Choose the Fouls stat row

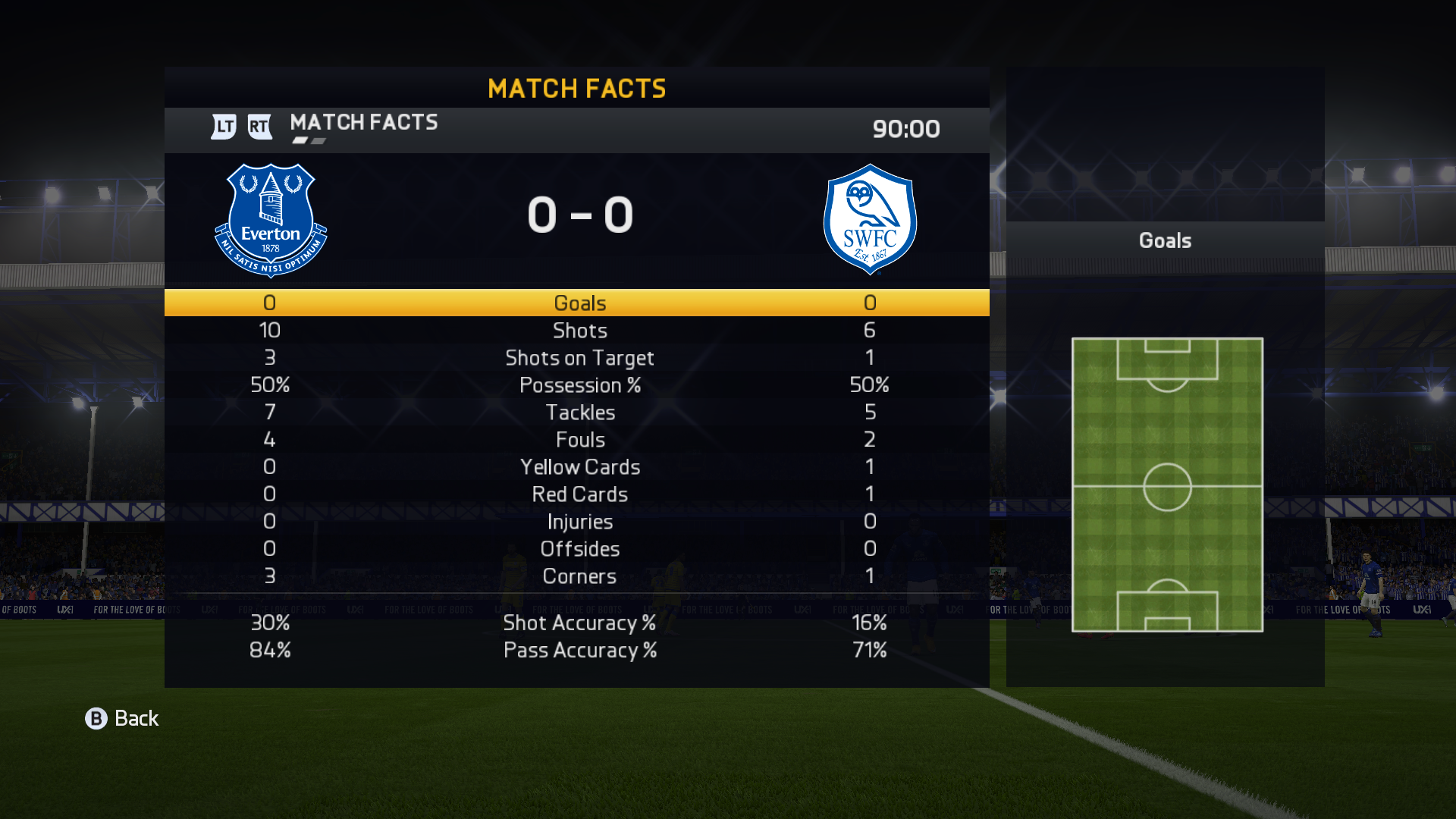579,439
